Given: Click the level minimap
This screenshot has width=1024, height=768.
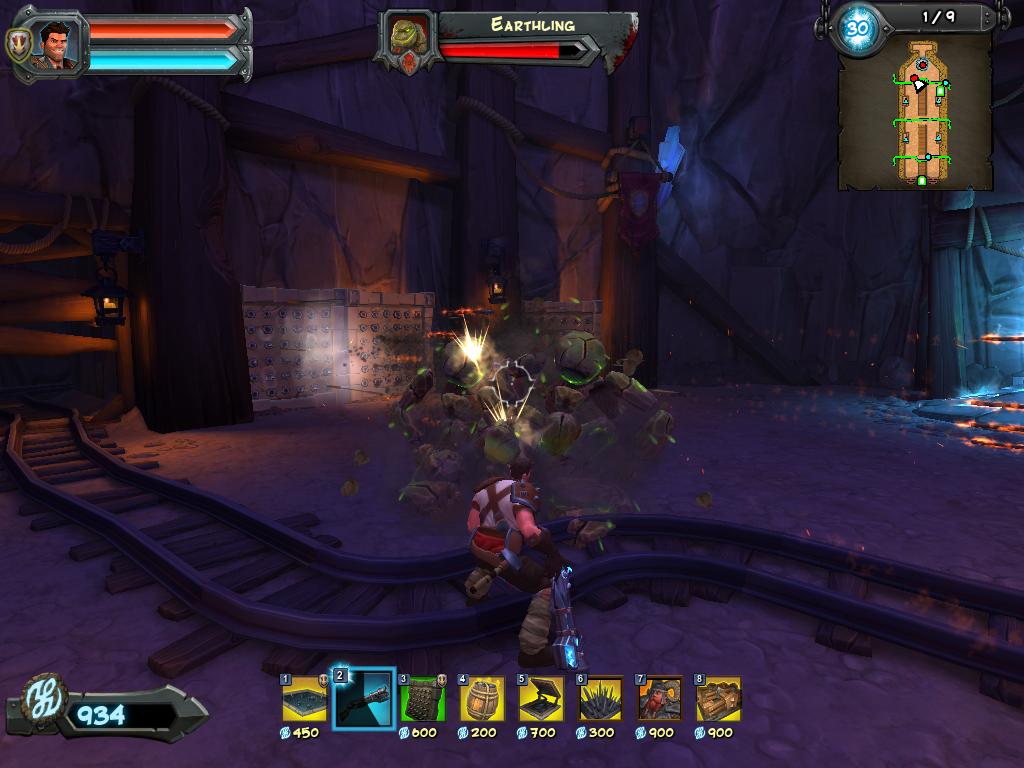Looking at the screenshot, I should (916, 110).
